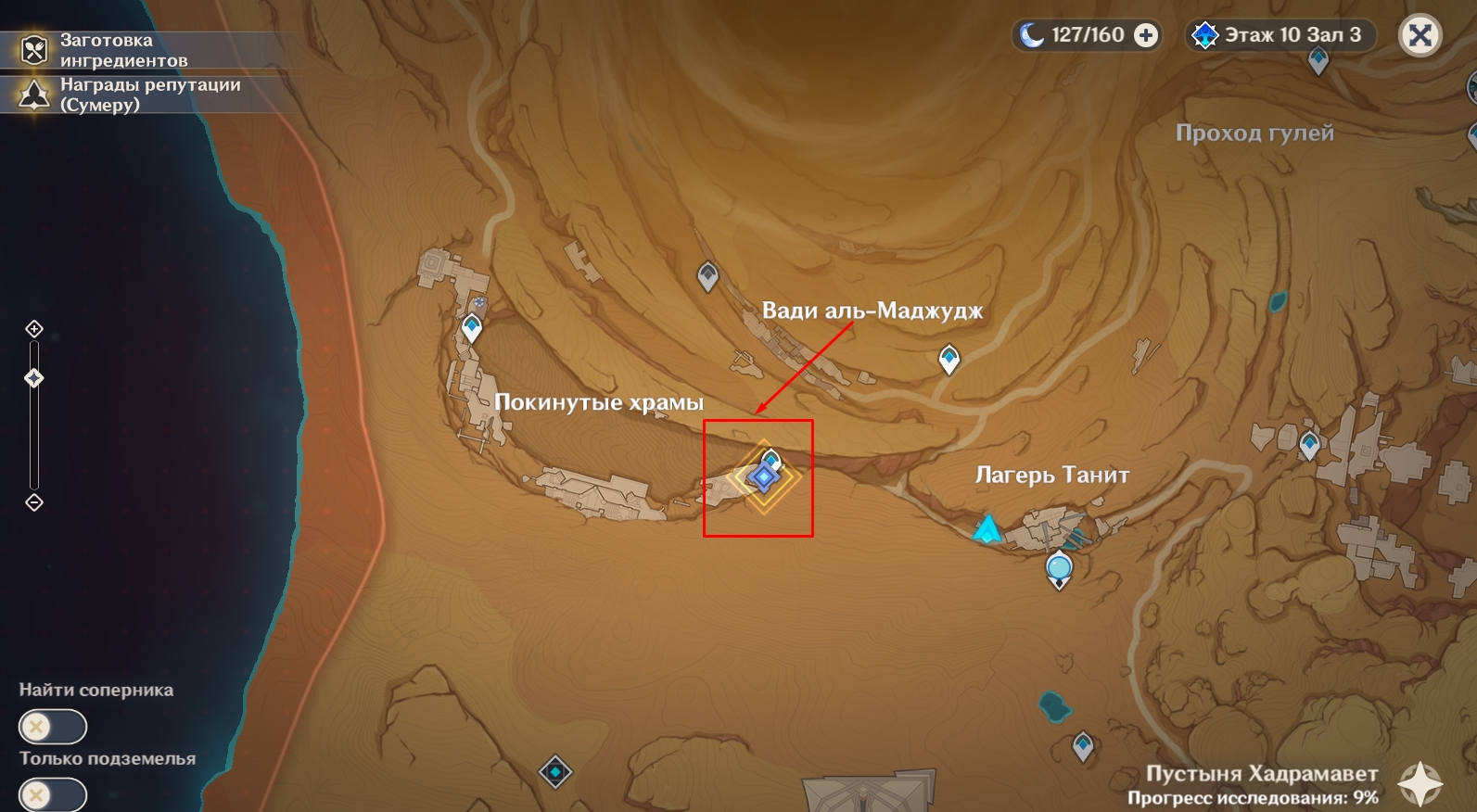Image resolution: width=1477 pixels, height=812 pixels.
Task: Select the blue orb marker below Лагерь Танит
Action: [1059, 567]
